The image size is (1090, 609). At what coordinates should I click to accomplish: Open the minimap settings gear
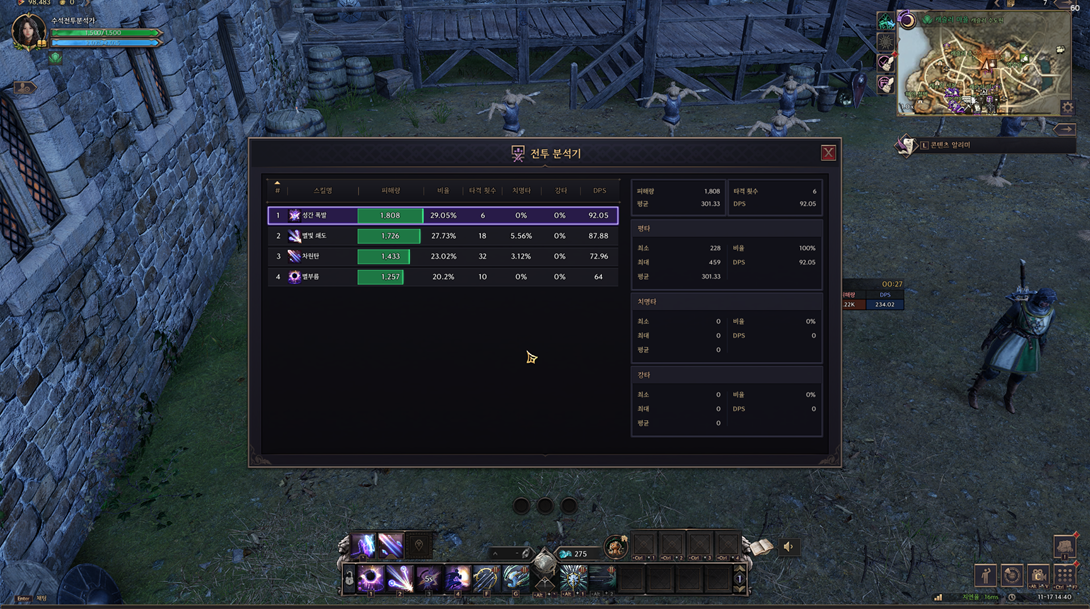click(1067, 108)
